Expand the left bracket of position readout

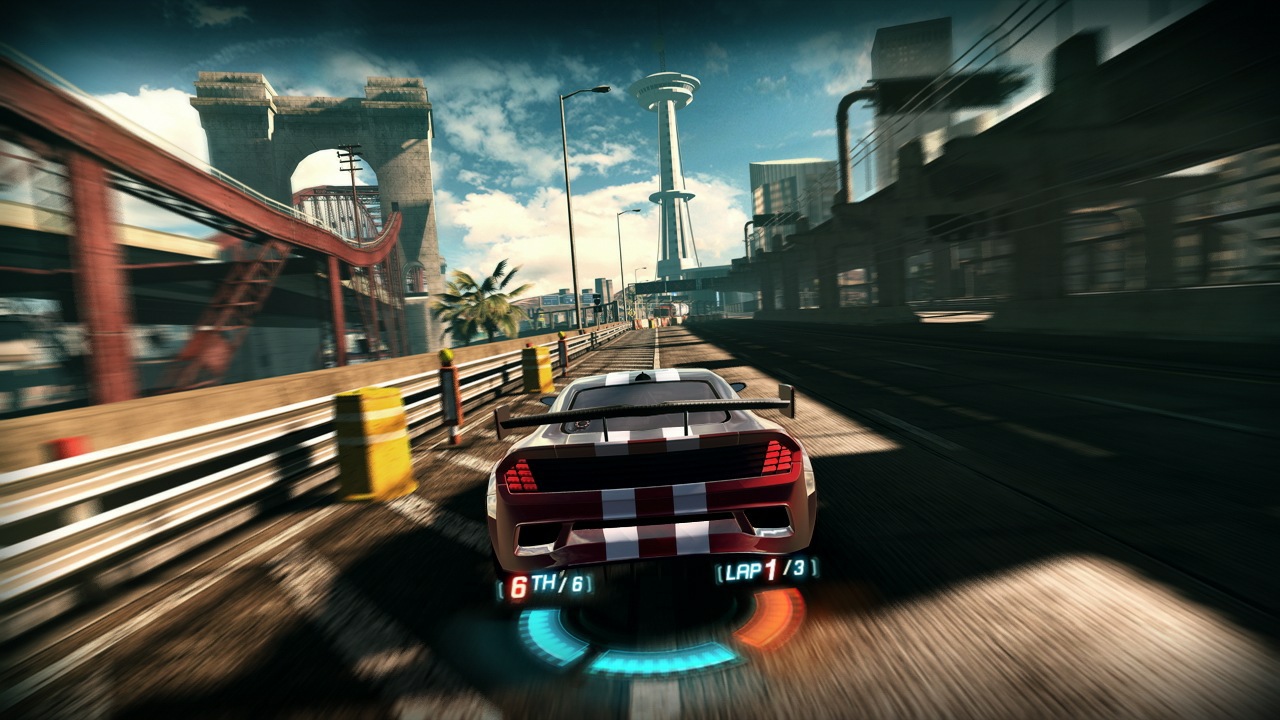pyautogui.click(x=499, y=586)
